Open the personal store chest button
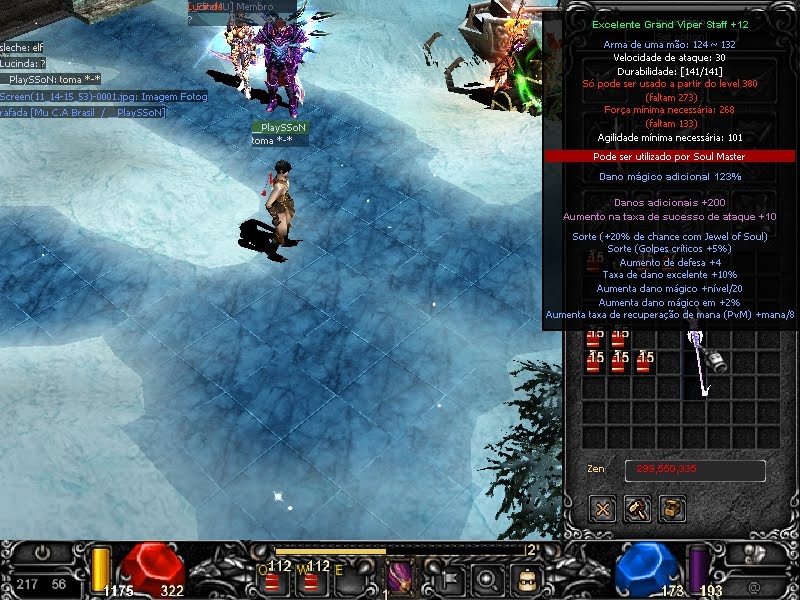800x600 pixels. coord(673,509)
